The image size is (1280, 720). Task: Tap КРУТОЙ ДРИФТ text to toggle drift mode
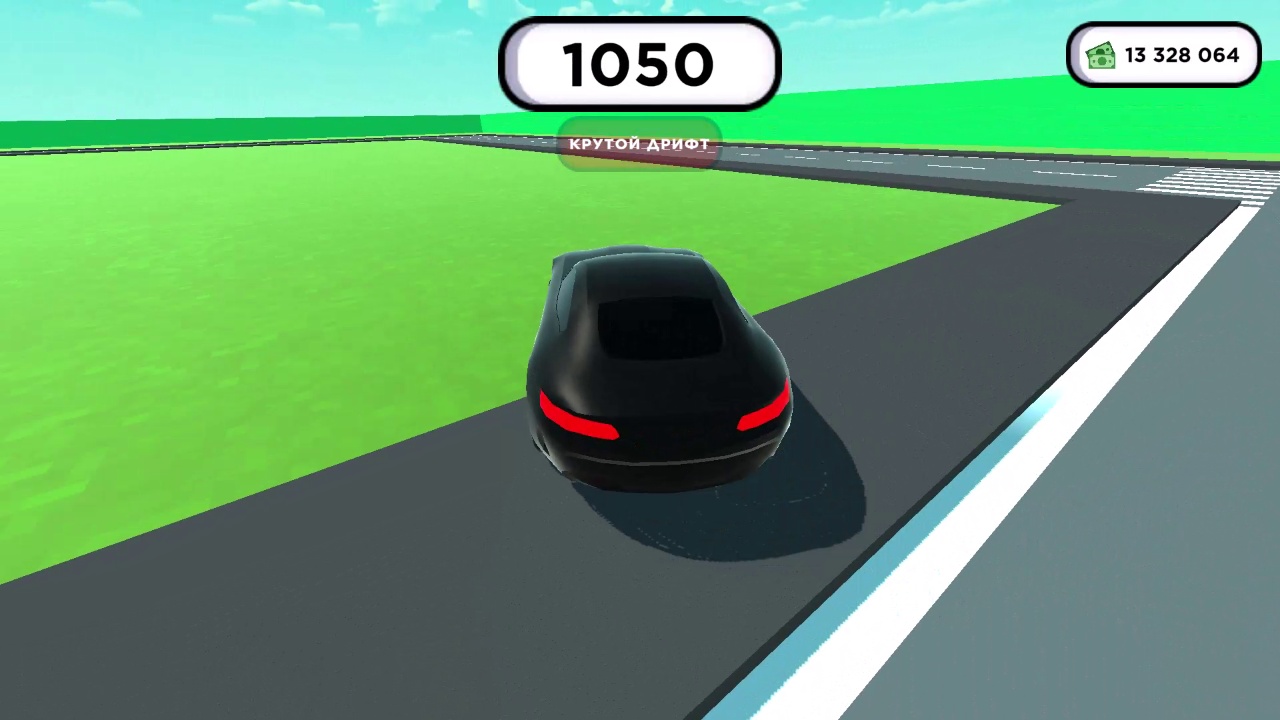coord(640,144)
